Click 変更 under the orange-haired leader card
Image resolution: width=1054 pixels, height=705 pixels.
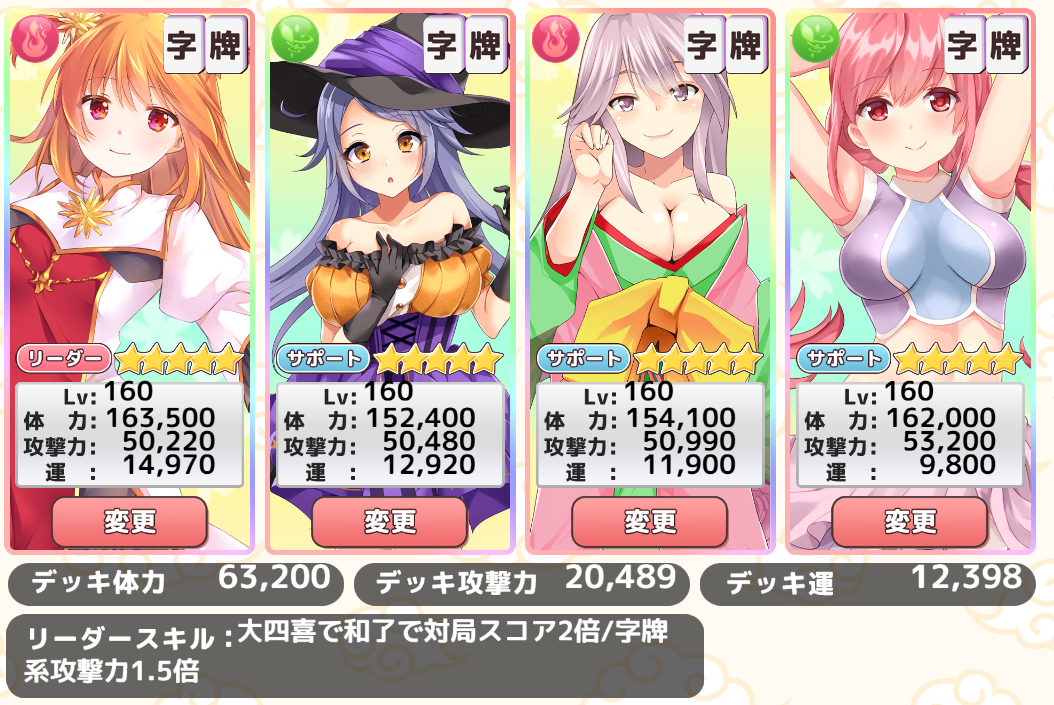(x=129, y=521)
